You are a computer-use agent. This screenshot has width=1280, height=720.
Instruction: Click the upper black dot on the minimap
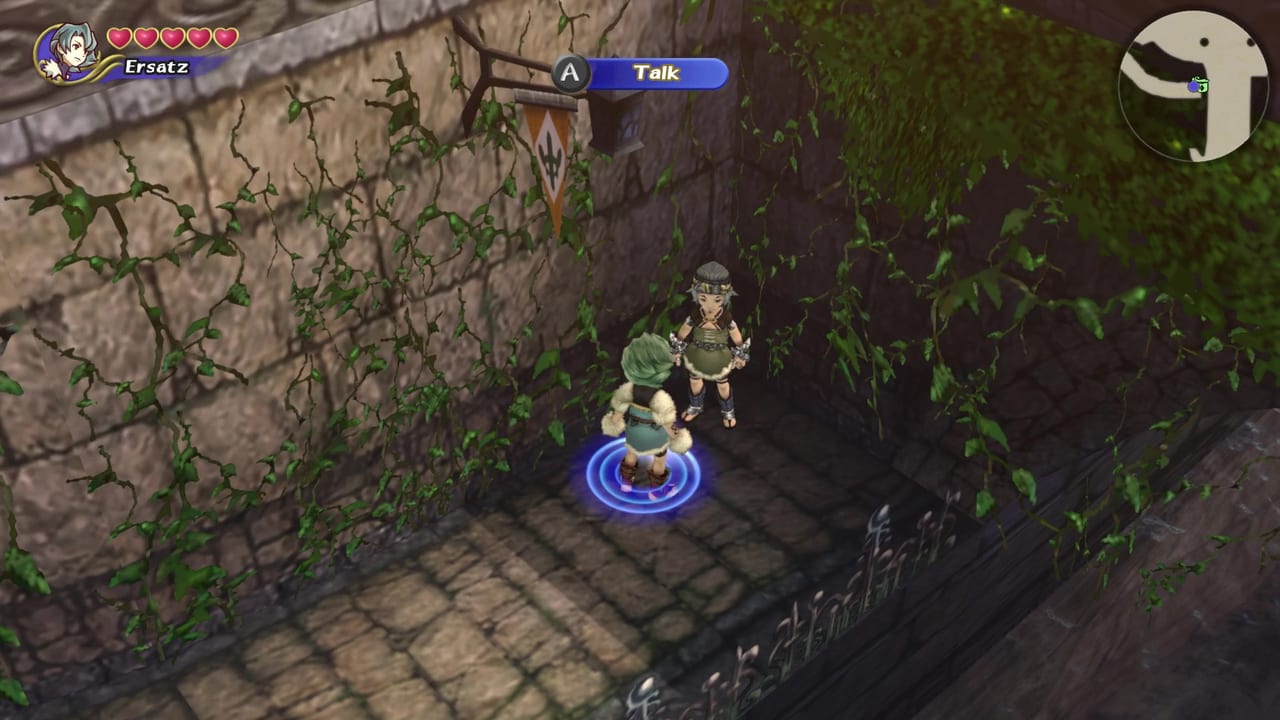click(1204, 40)
